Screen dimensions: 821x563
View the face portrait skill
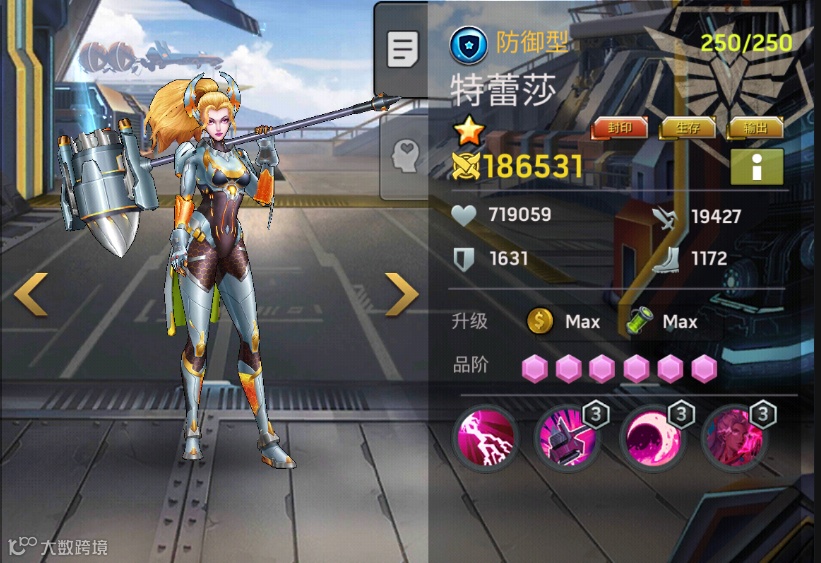pyautogui.click(x=734, y=438)
